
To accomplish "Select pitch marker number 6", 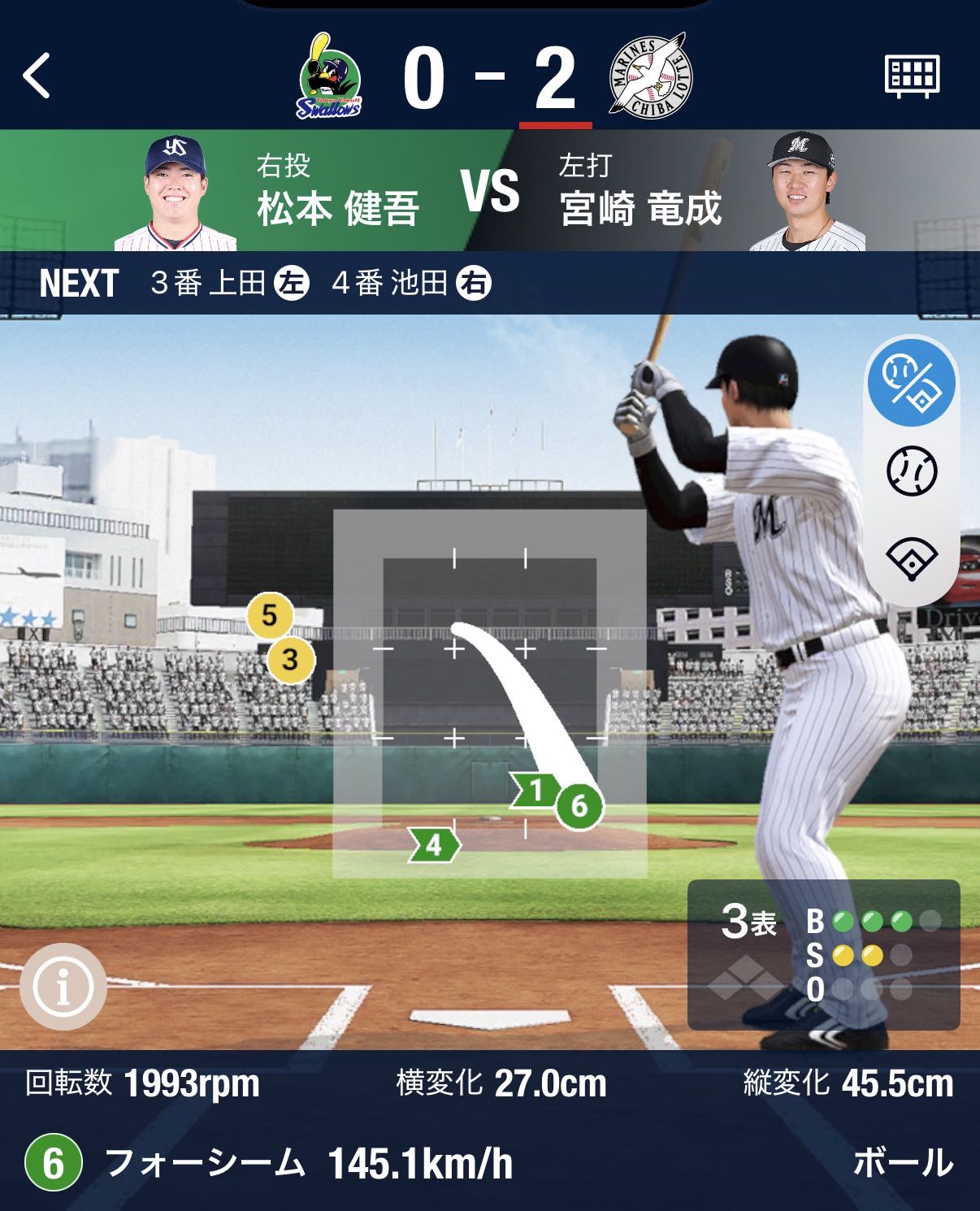I will click(x=579, y=805).
